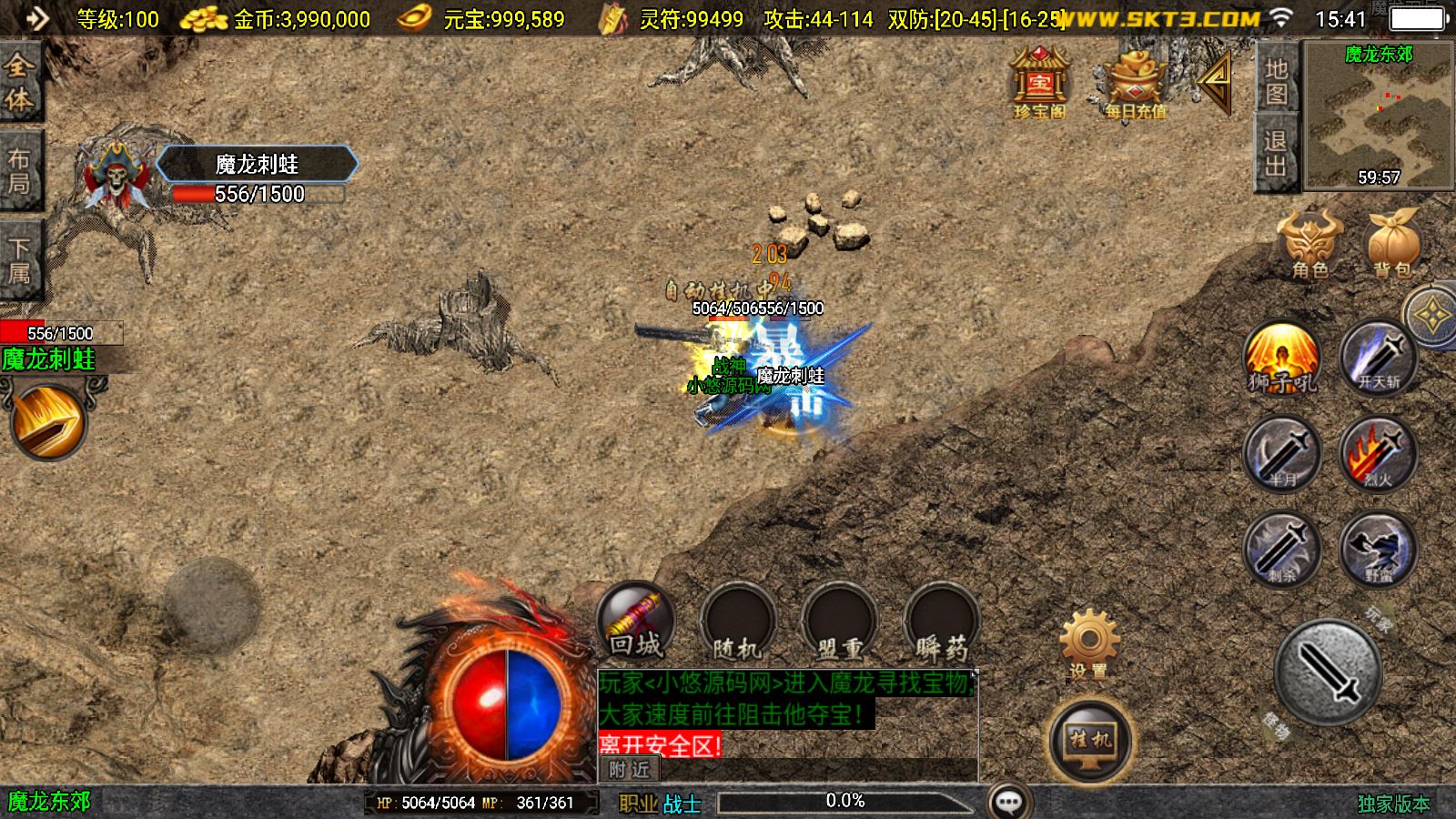
Task: Toggle the 挂机 auto-battle button
Action: [x=1089, y=741]
